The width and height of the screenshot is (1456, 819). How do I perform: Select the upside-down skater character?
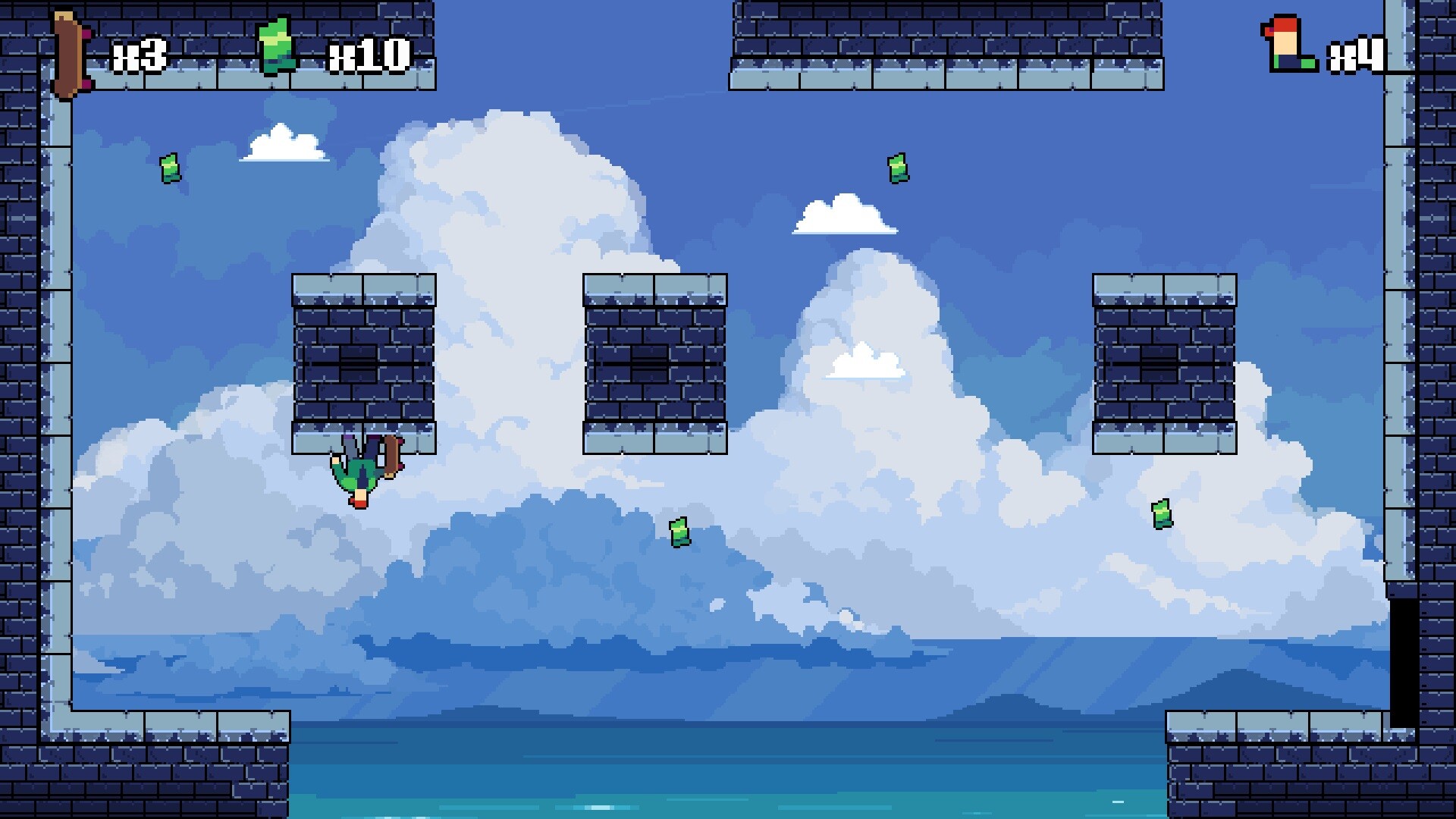(358, 470)
